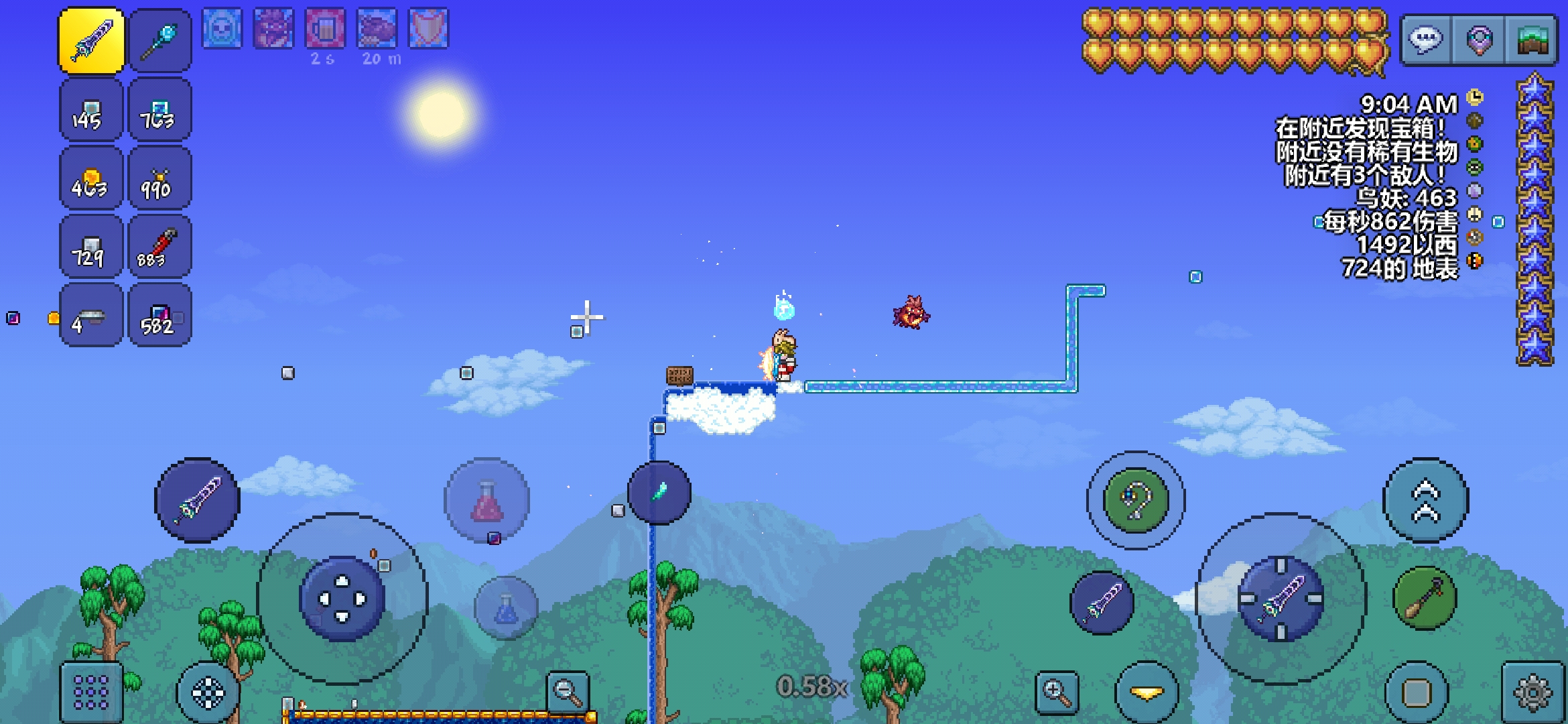
Task: Choose the blue-gem staff hotbar slot
Action: click(x=159, y=41)
